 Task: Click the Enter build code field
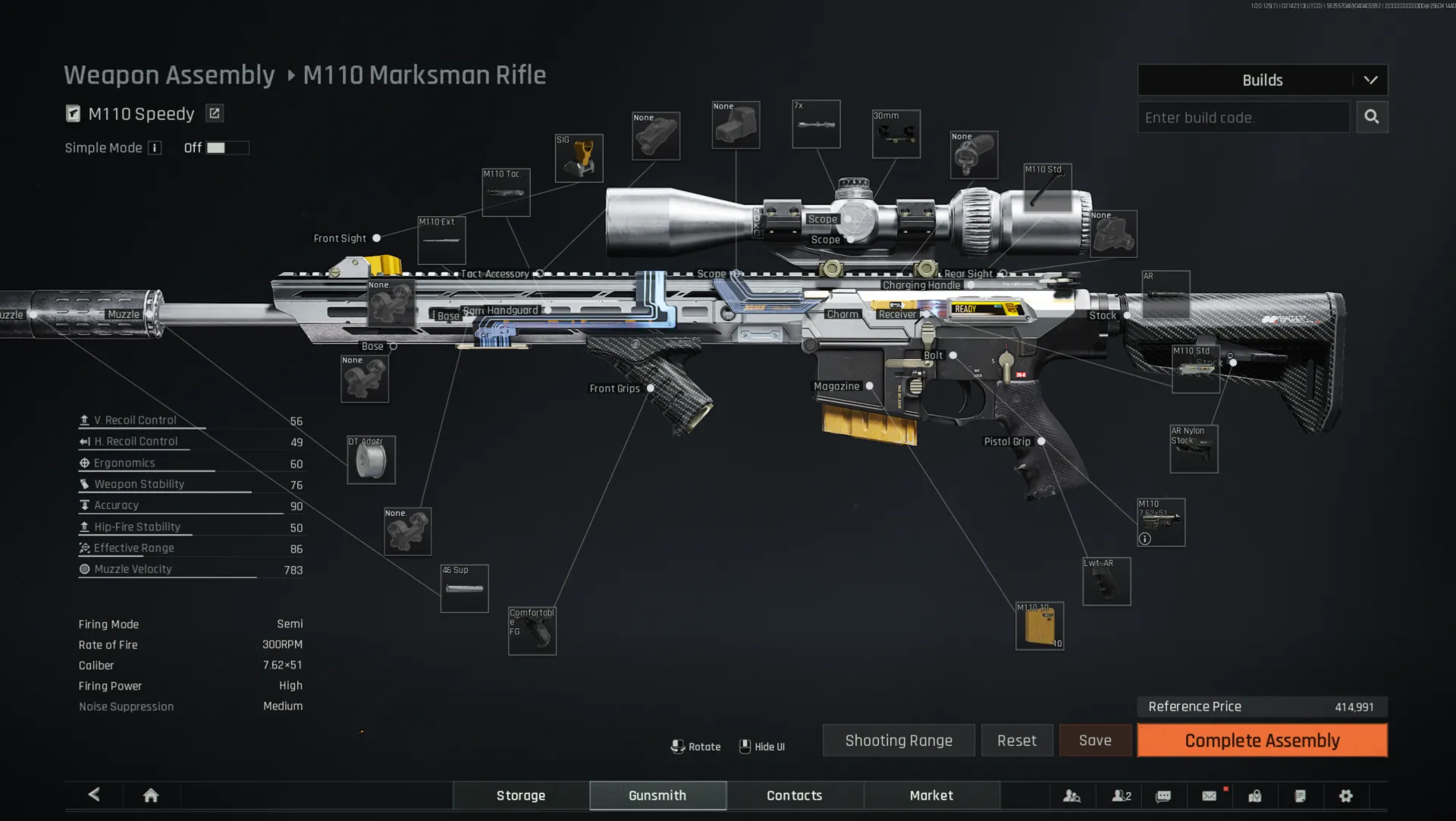1244,117
